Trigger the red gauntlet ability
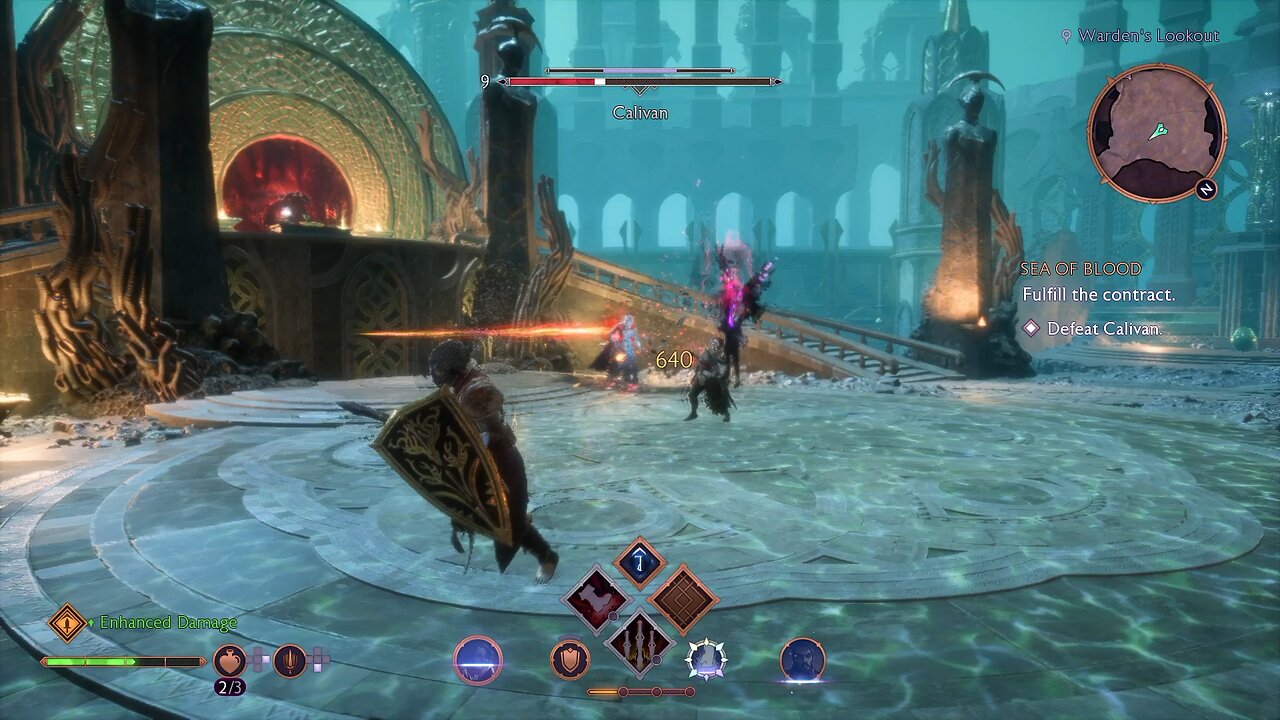The image size is (1280, 720). coord(597,600)
